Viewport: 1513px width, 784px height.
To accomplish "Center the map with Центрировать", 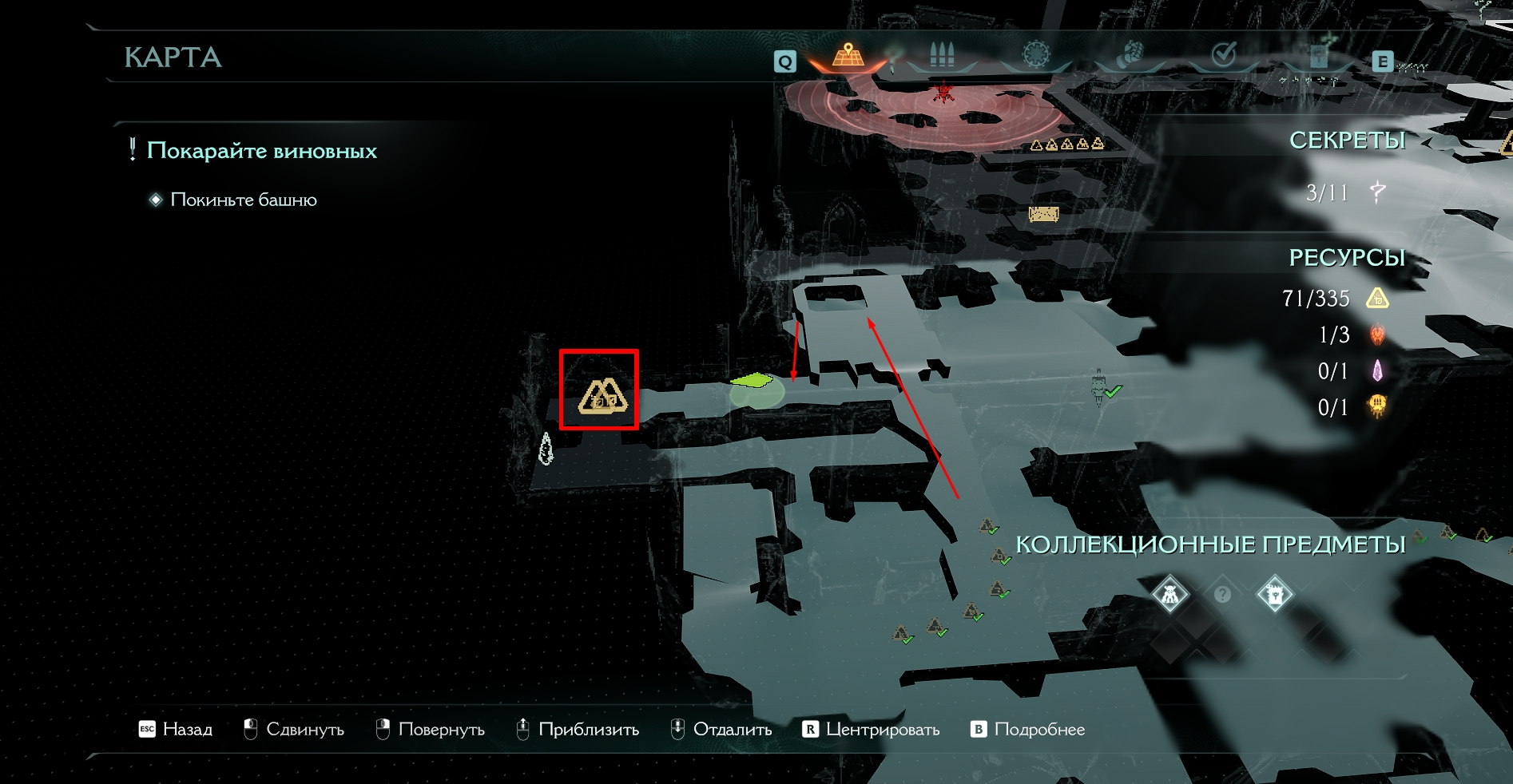I will (x=872, y=729).
